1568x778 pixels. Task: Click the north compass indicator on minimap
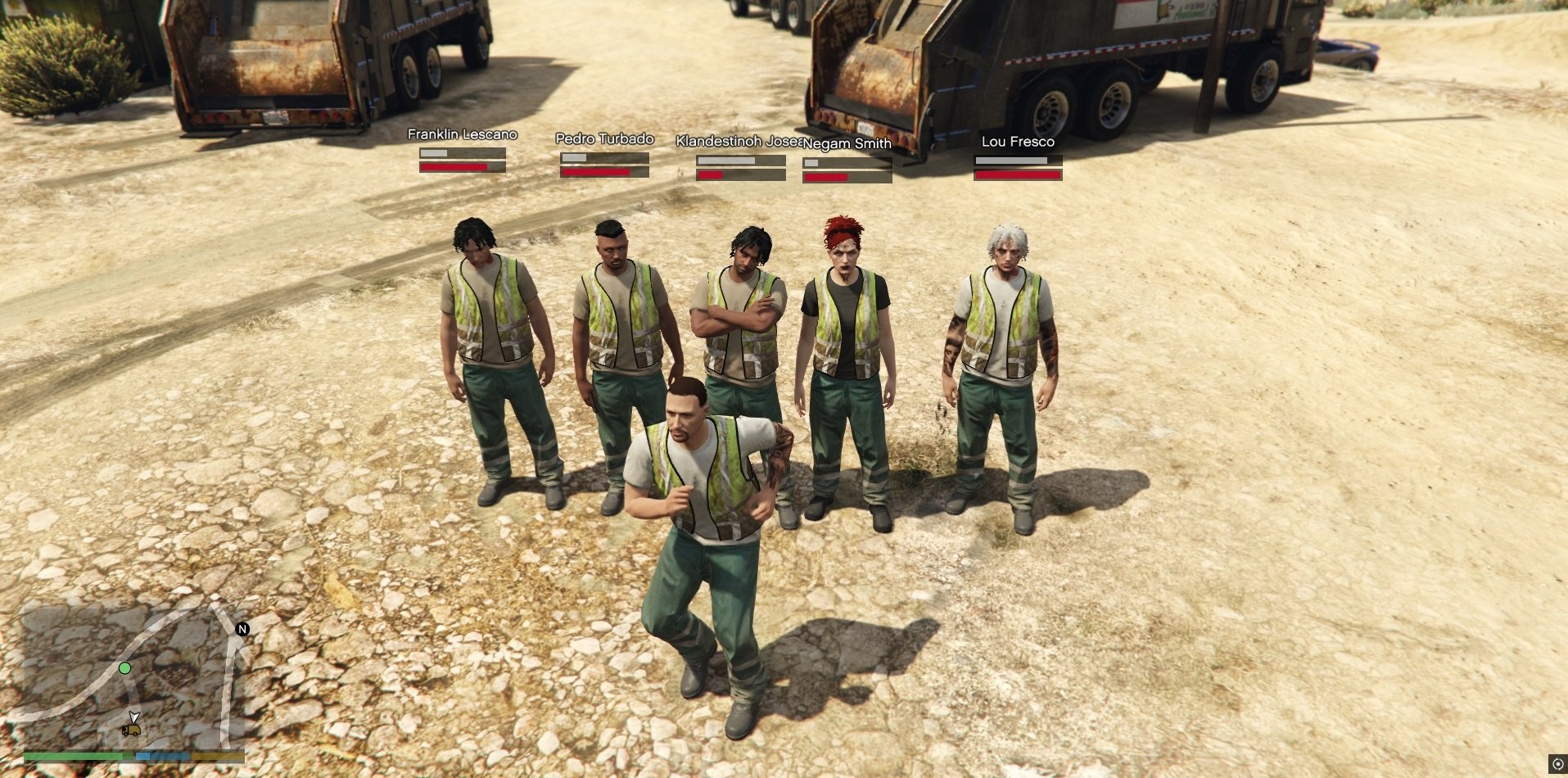(x=242, y=629)
